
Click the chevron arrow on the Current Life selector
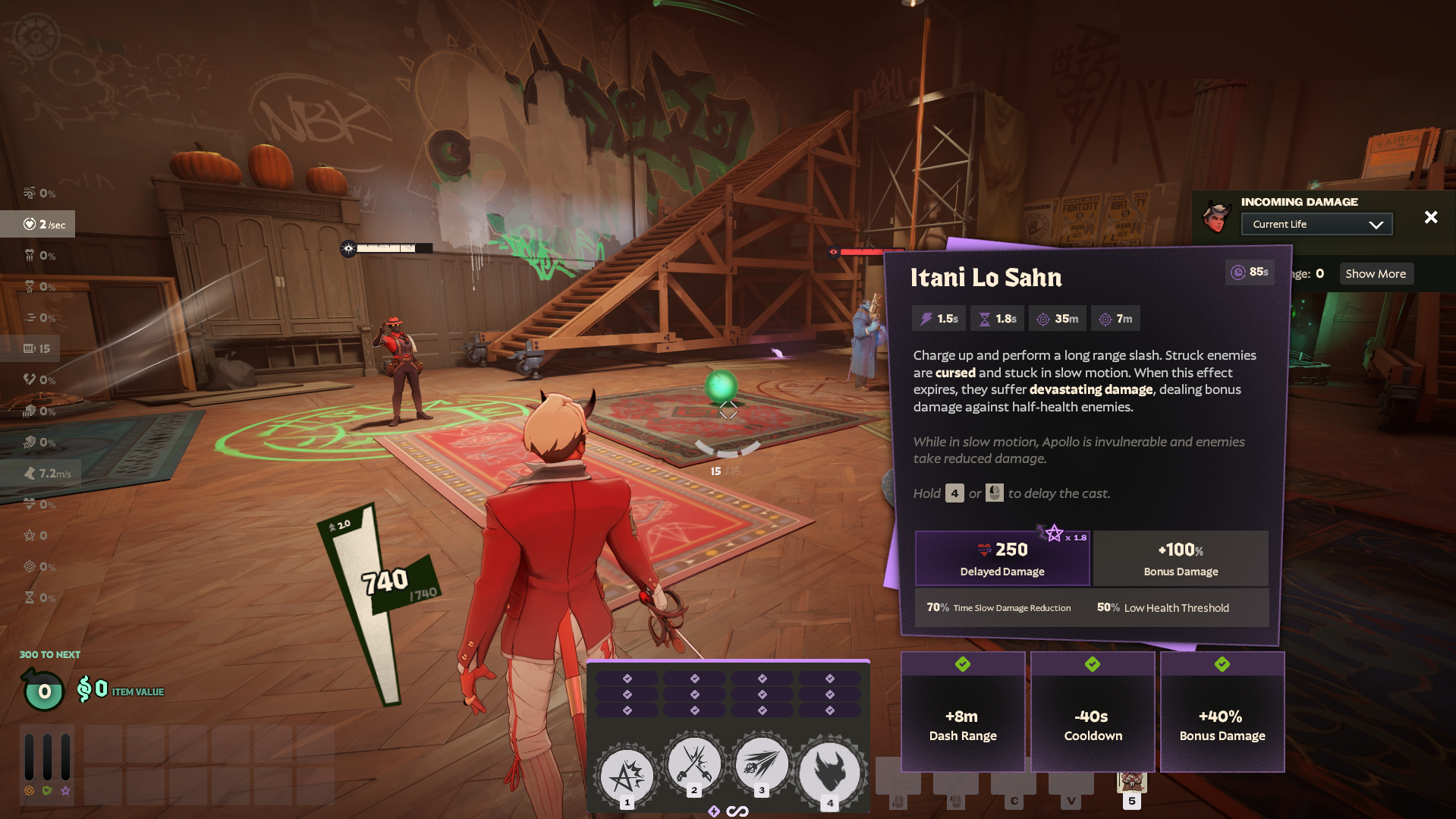[x=1376, y=224]
